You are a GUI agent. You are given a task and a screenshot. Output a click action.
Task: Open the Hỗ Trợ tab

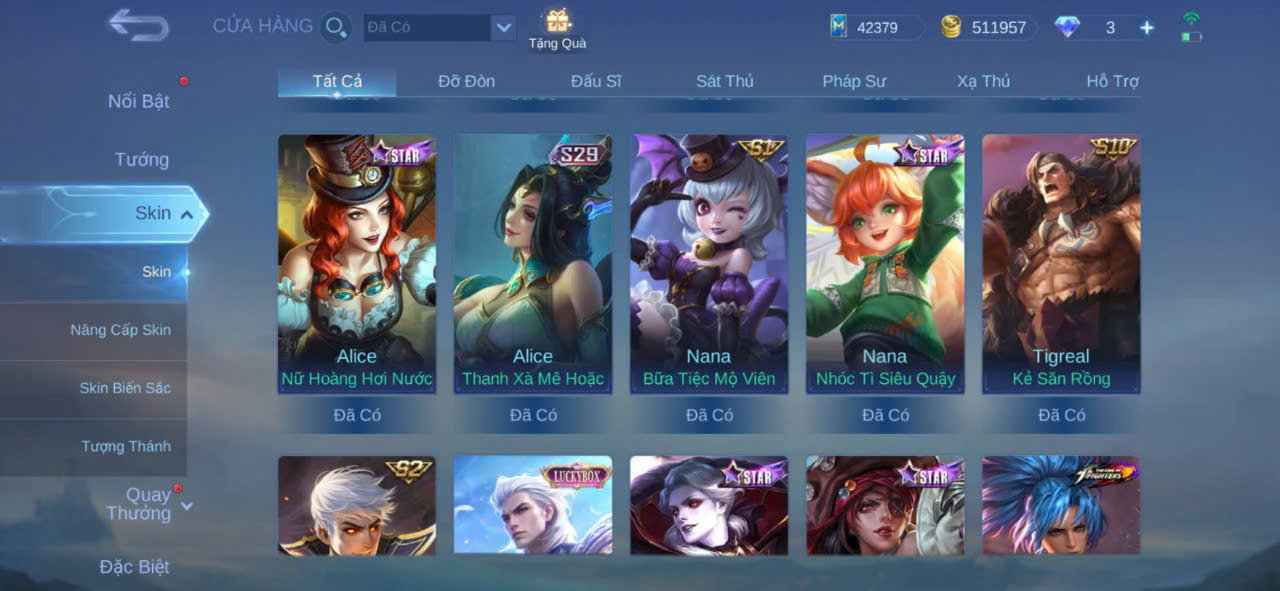1112,81
